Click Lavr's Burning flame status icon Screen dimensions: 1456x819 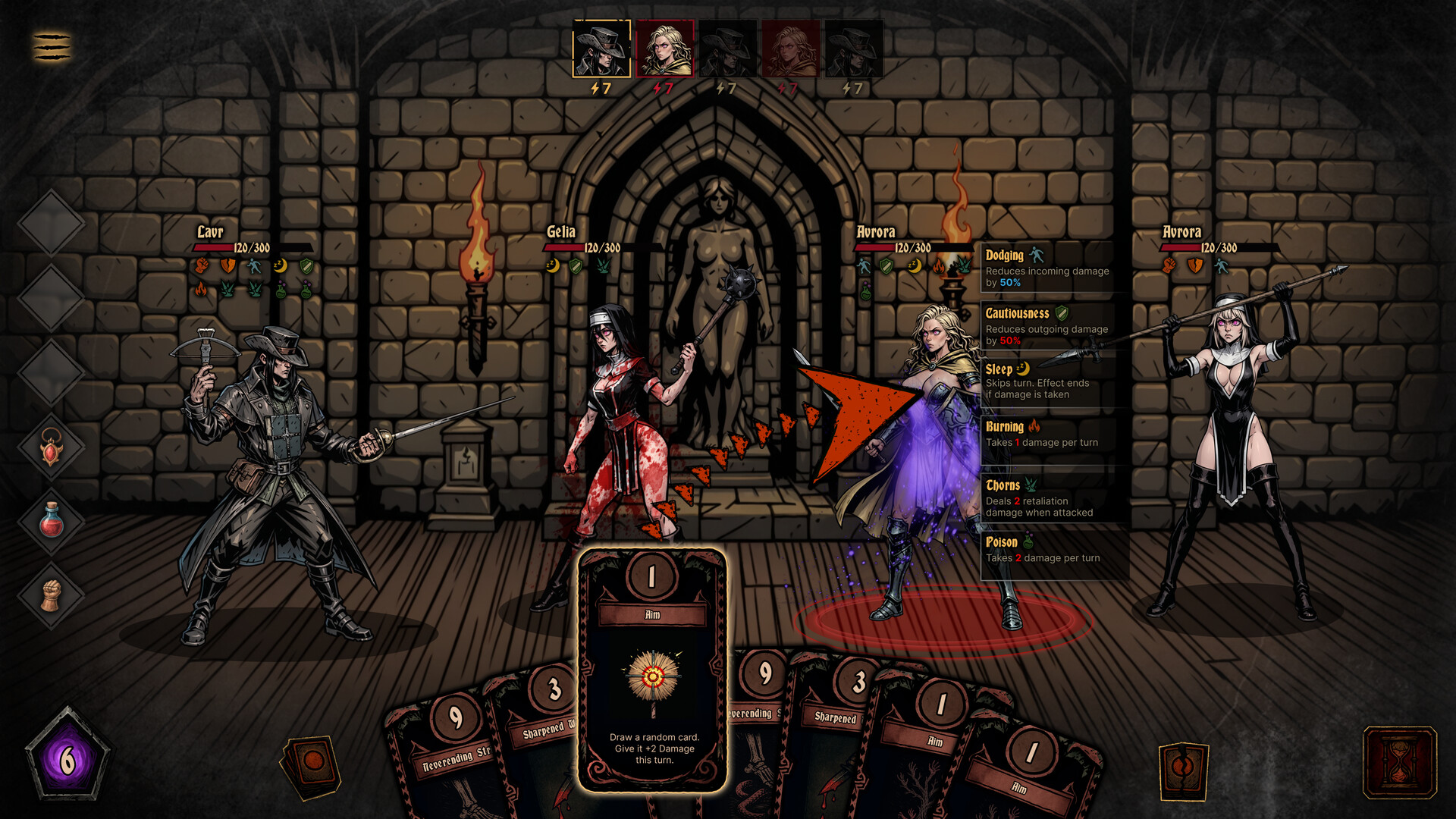pyautogui.click(x=200, y=290)
